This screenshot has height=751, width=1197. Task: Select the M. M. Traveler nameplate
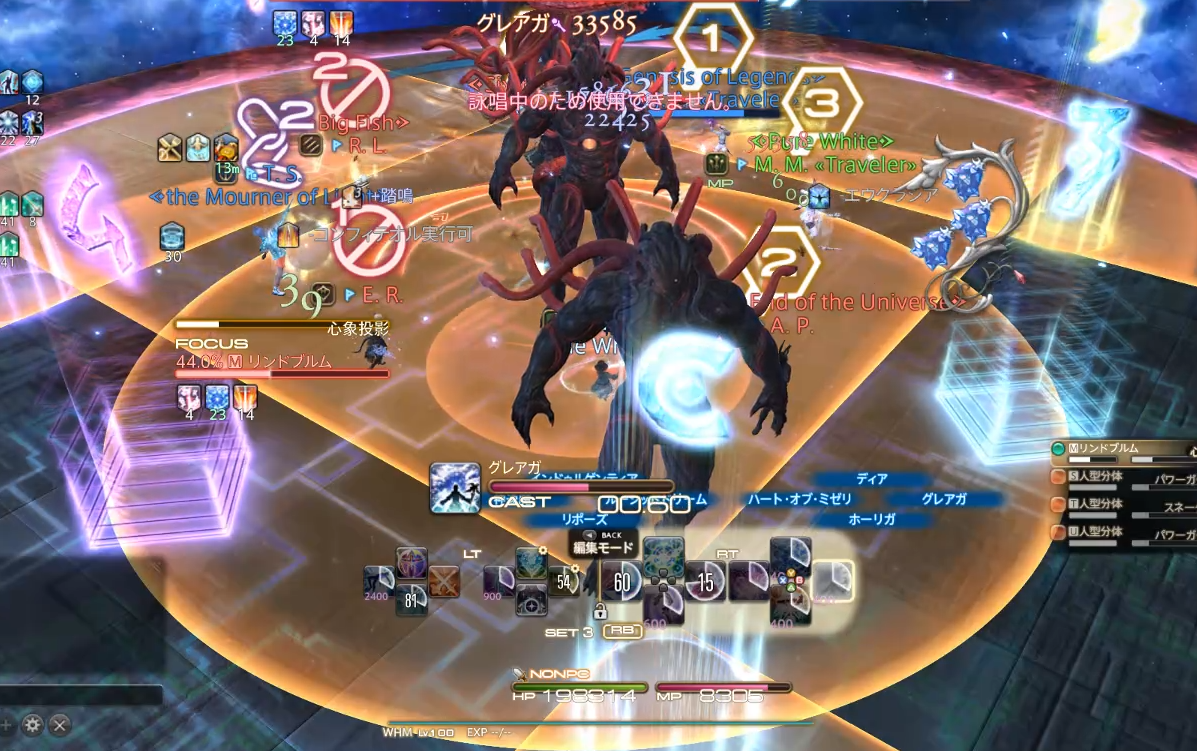click(836, 164)
